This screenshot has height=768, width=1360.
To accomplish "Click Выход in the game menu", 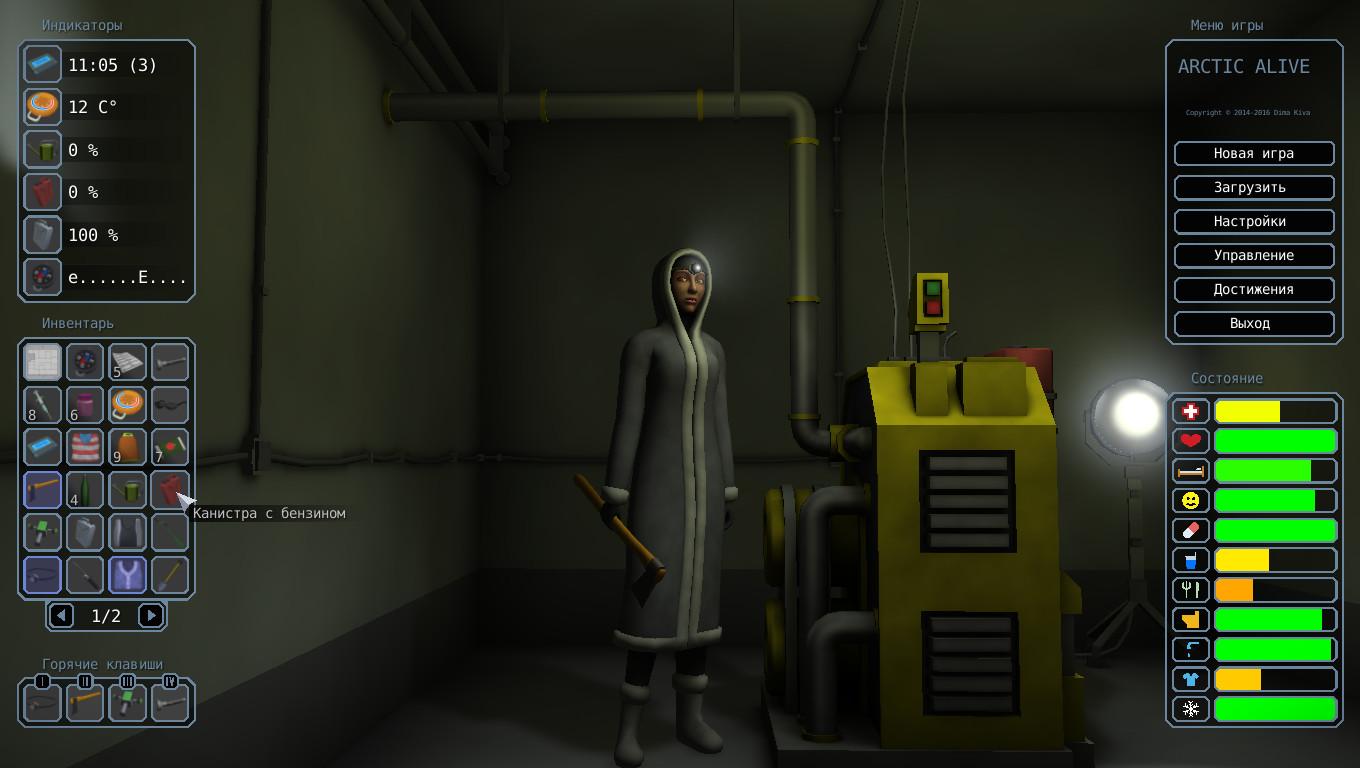I will pyautogui.click(x=1254, y=323).
